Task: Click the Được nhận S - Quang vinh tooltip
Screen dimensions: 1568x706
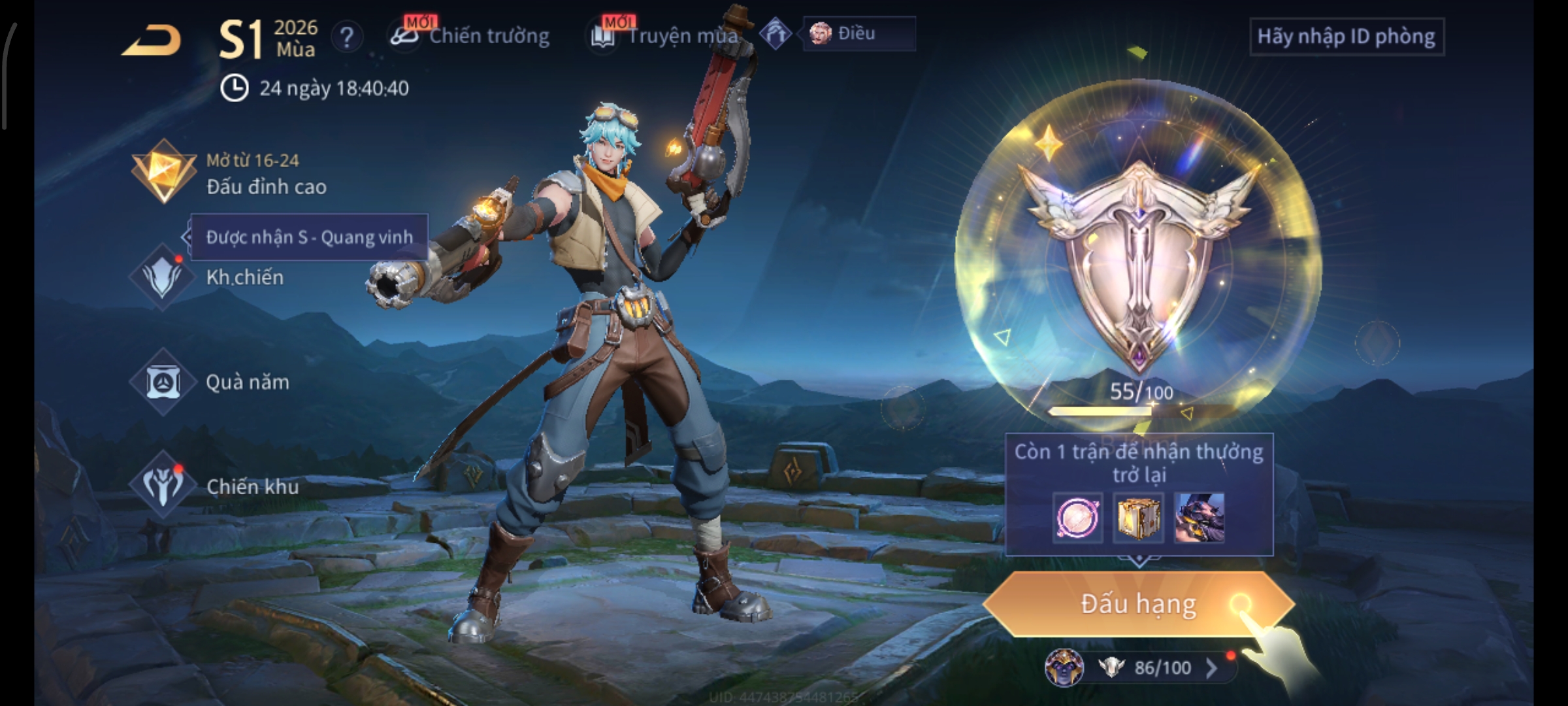Action: click(309, 237)
